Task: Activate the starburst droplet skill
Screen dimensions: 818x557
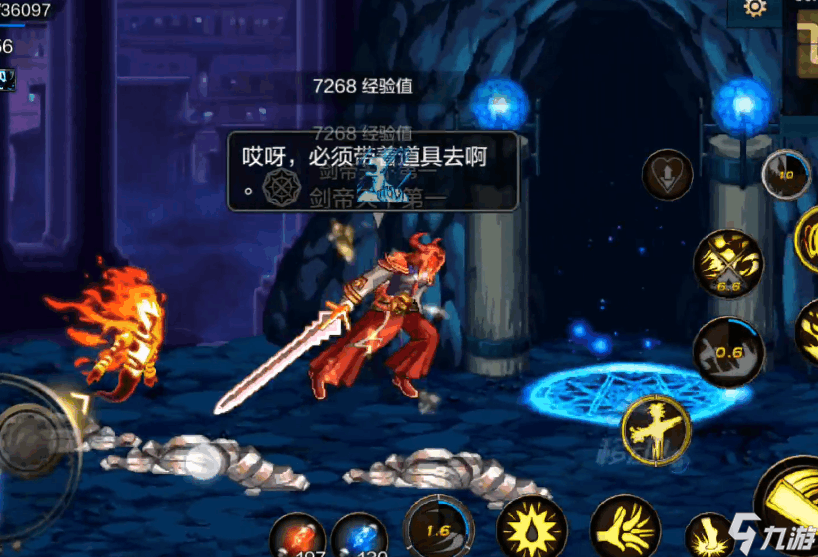Action: 532,527
